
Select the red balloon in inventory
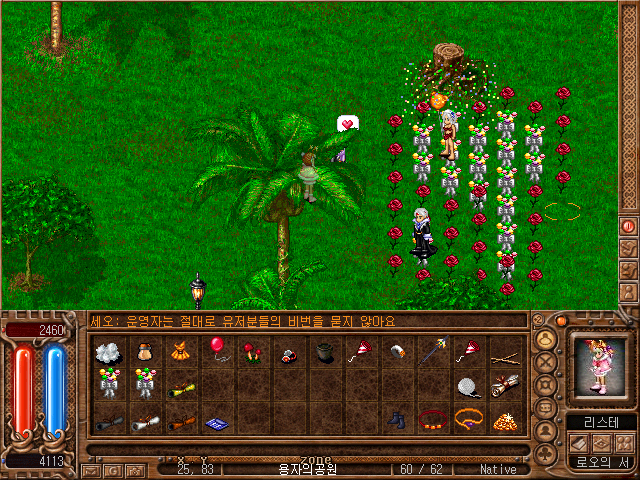click(216, 347)
